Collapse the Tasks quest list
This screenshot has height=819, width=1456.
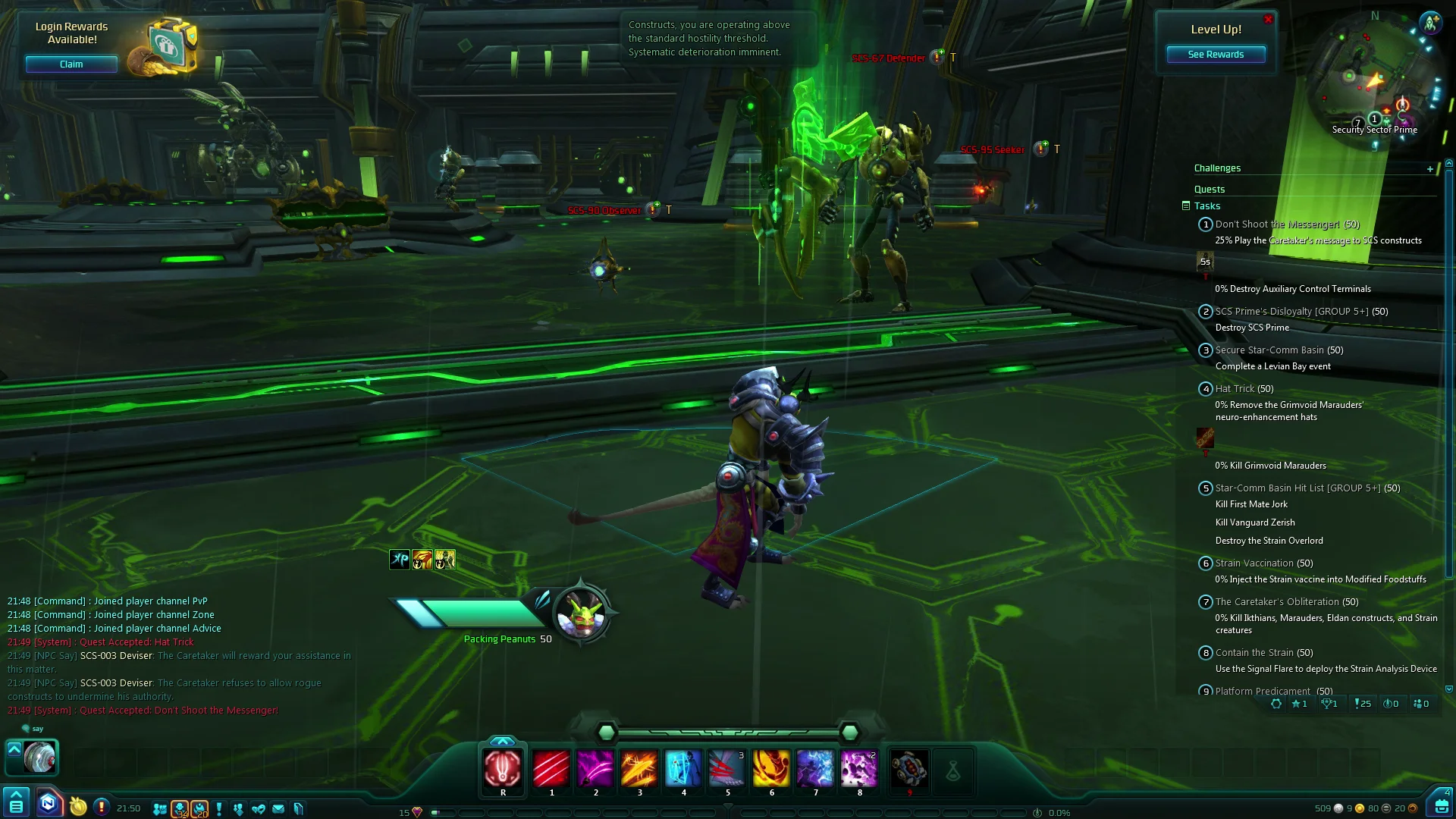pyautogui.click(x=1186, y=206)
